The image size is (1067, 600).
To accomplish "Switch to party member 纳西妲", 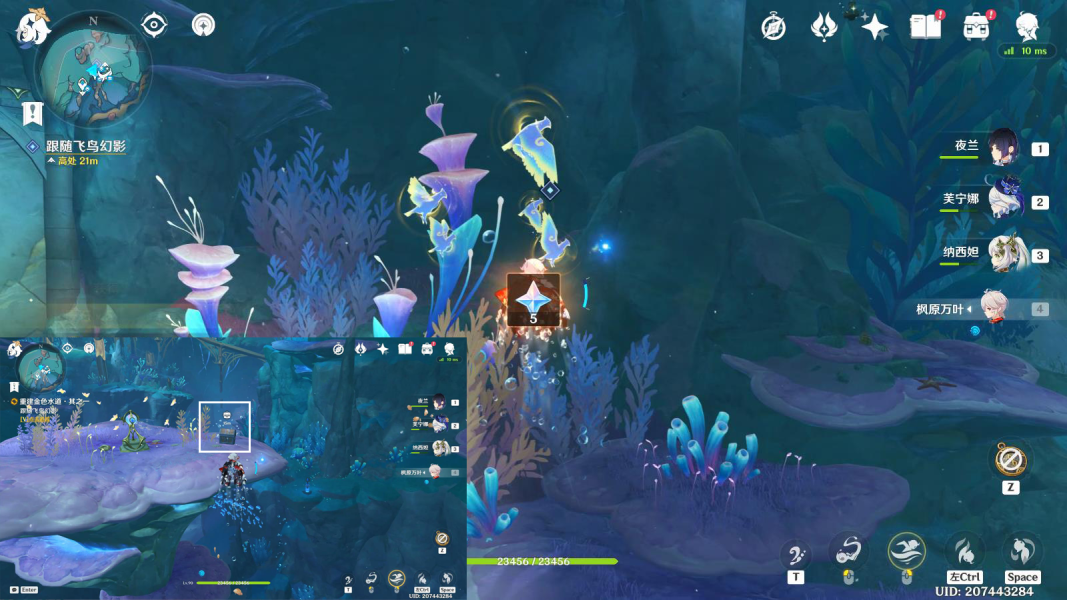I will click(x=1002, y=253).
